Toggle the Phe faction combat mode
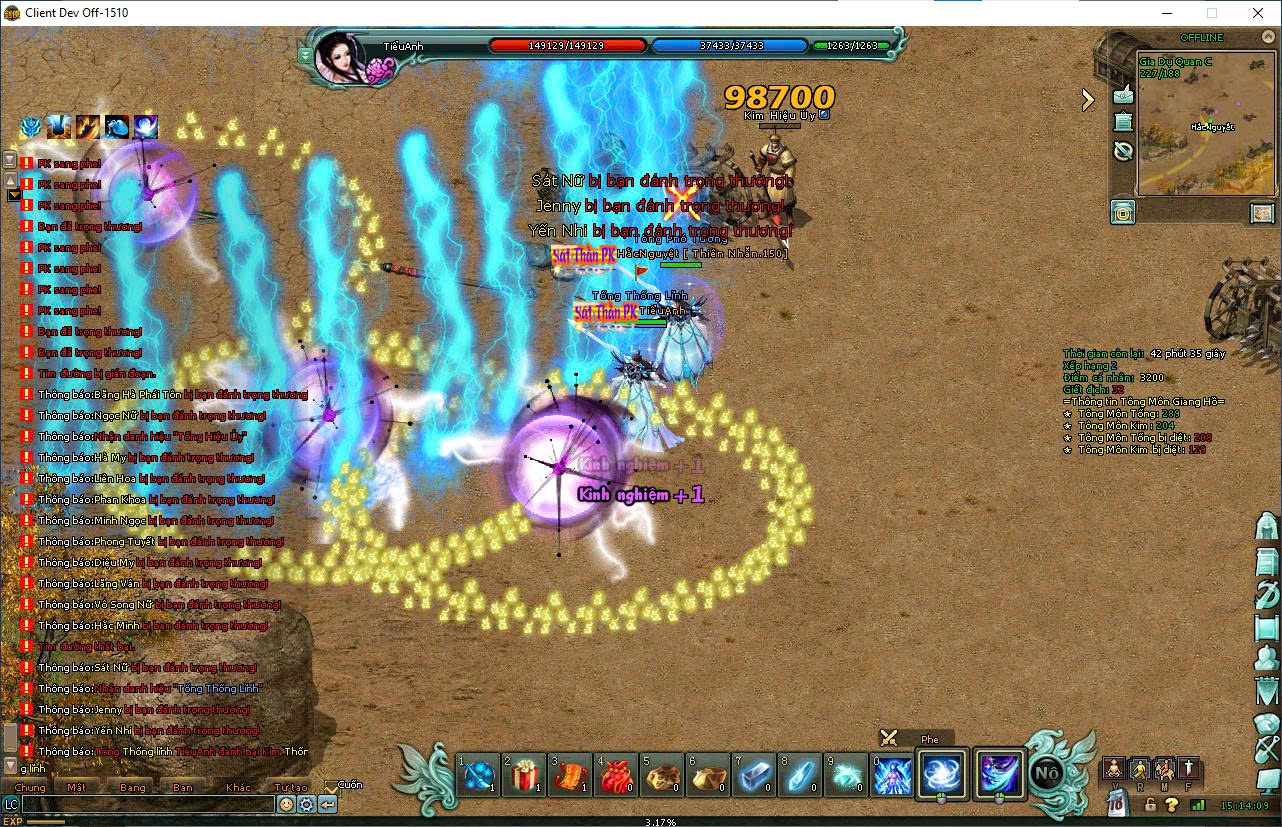The height and width of the screenshot is (827, 1282). 889,739
